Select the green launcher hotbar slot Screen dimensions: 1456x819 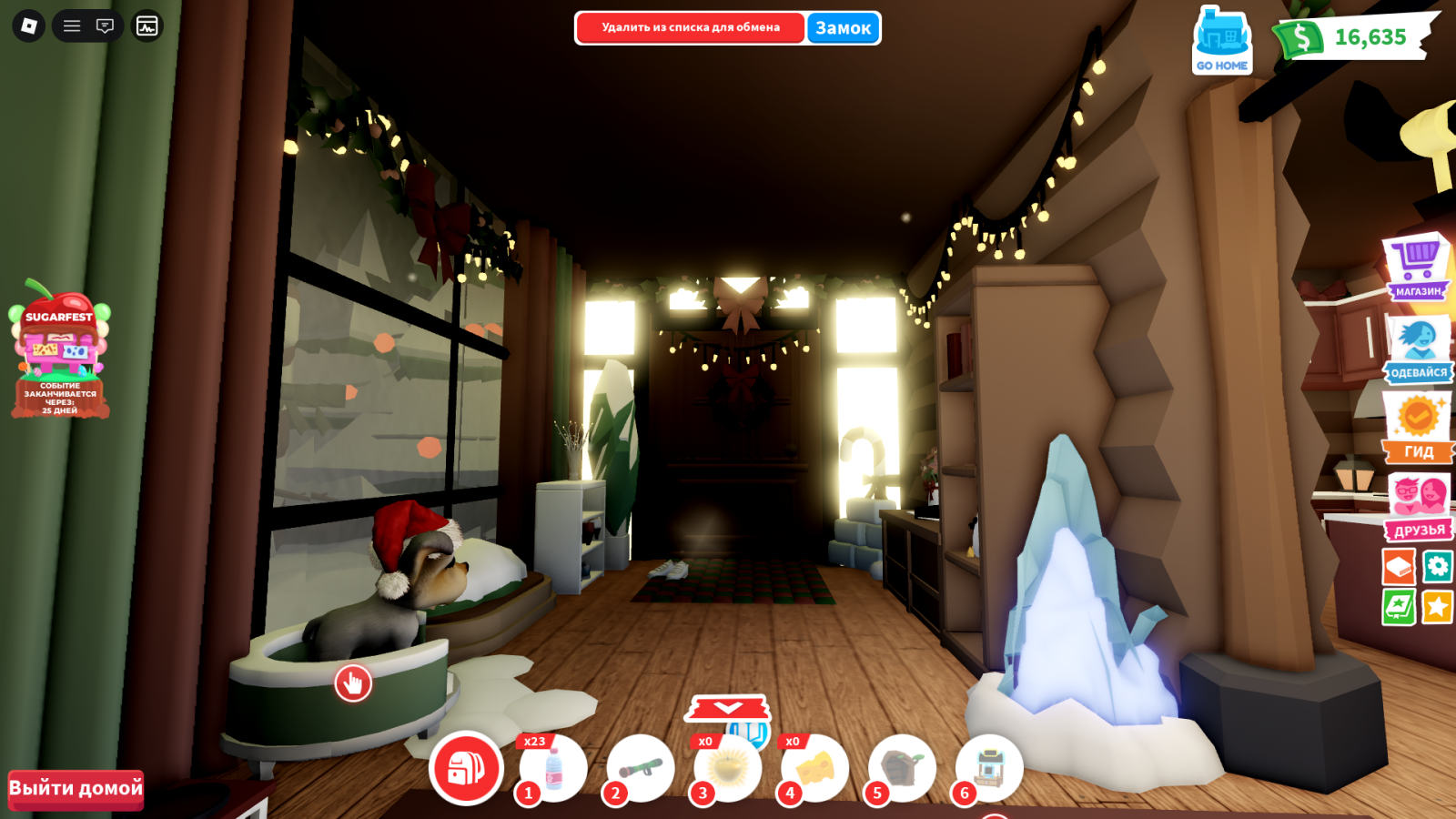(641, 769)
